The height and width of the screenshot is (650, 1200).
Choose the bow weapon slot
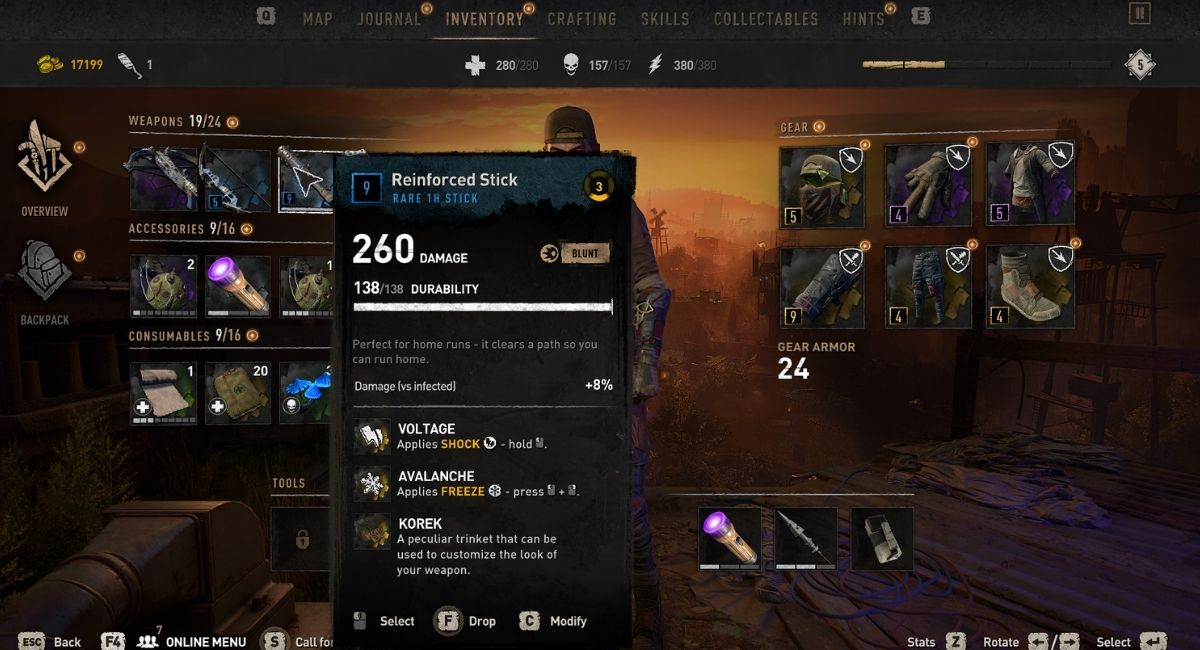tap(236, 179)
